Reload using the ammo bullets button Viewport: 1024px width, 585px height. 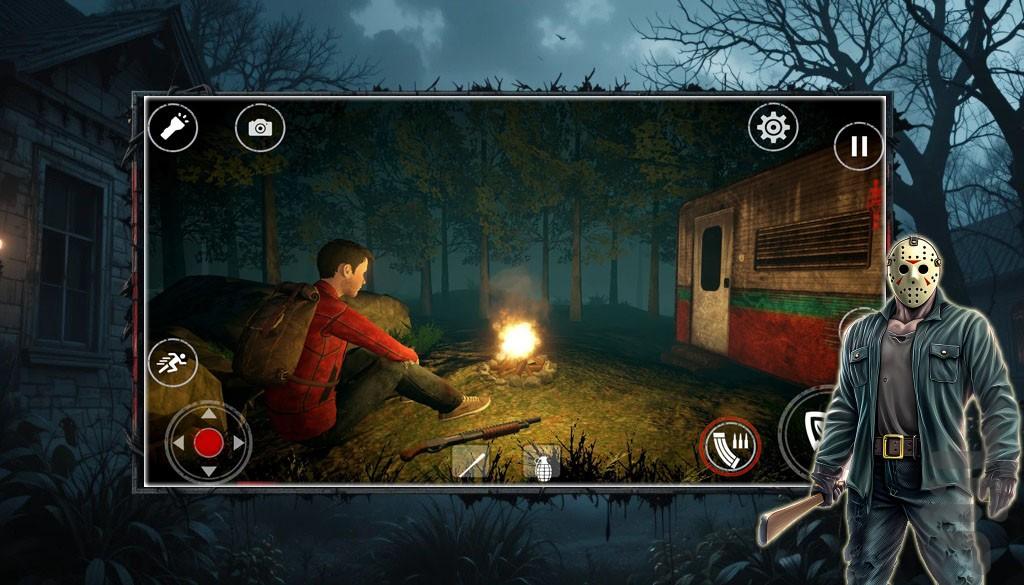730,446
